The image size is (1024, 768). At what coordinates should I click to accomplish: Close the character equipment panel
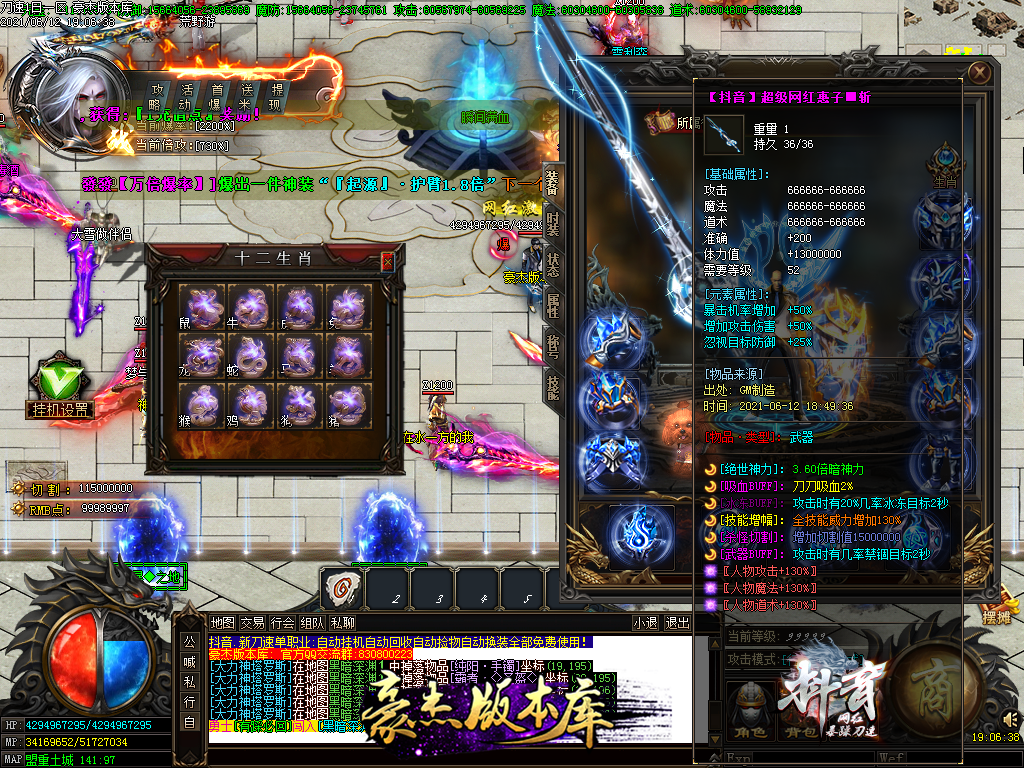pos(981,73)
